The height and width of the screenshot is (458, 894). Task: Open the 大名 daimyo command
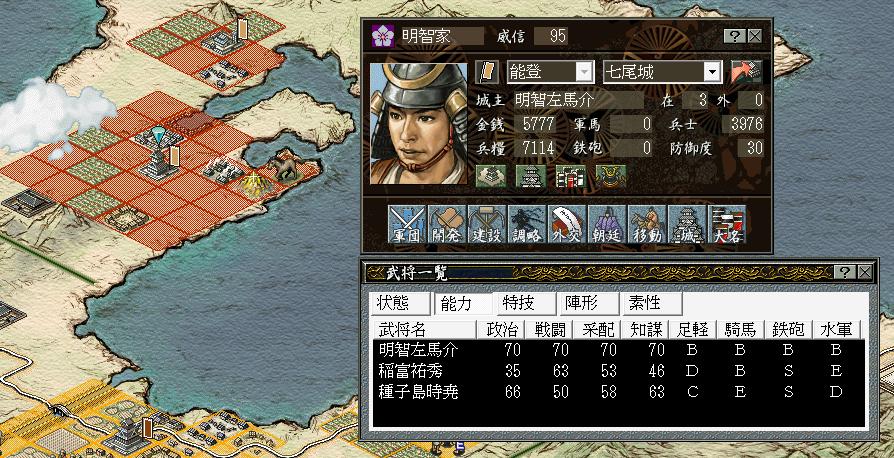pyautogui.click(x=728, y=226)
